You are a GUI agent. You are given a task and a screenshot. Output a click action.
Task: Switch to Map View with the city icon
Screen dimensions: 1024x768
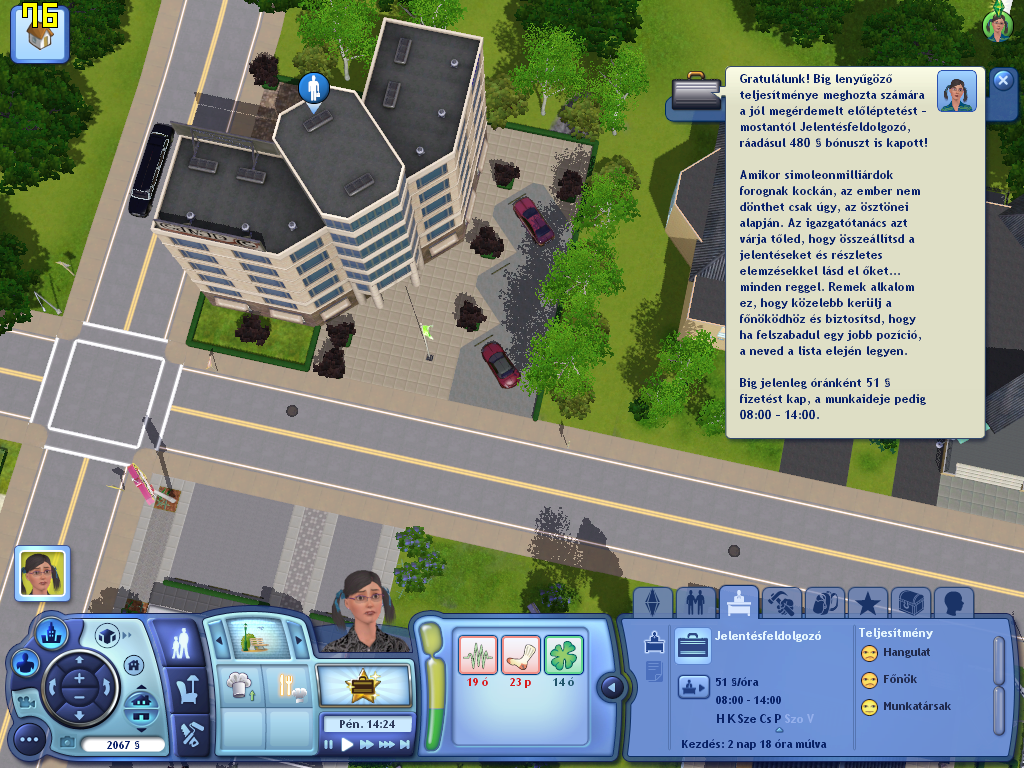click(50, 632)
